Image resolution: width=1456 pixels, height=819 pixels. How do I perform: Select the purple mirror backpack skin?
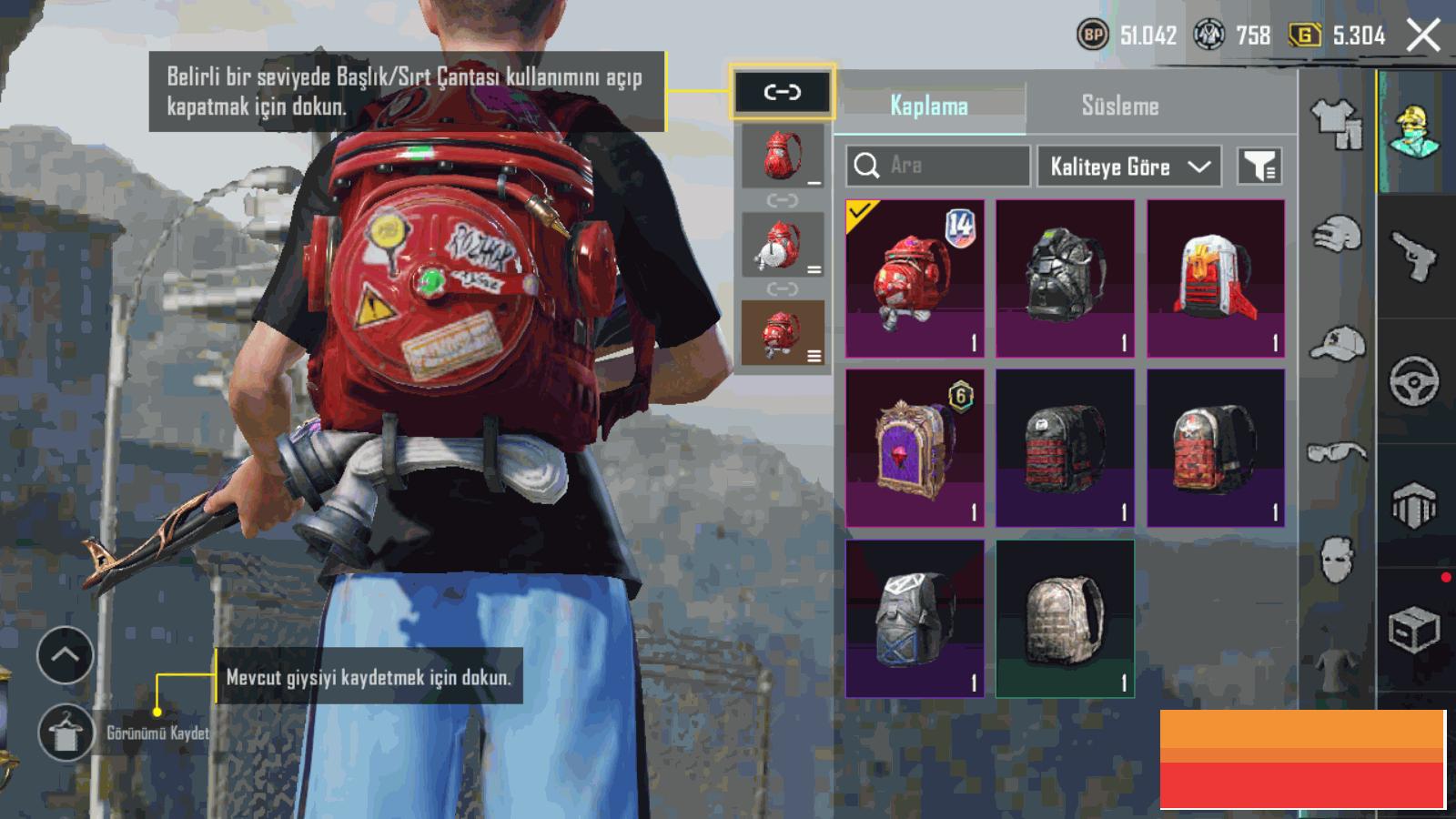[x=915, y=448]
